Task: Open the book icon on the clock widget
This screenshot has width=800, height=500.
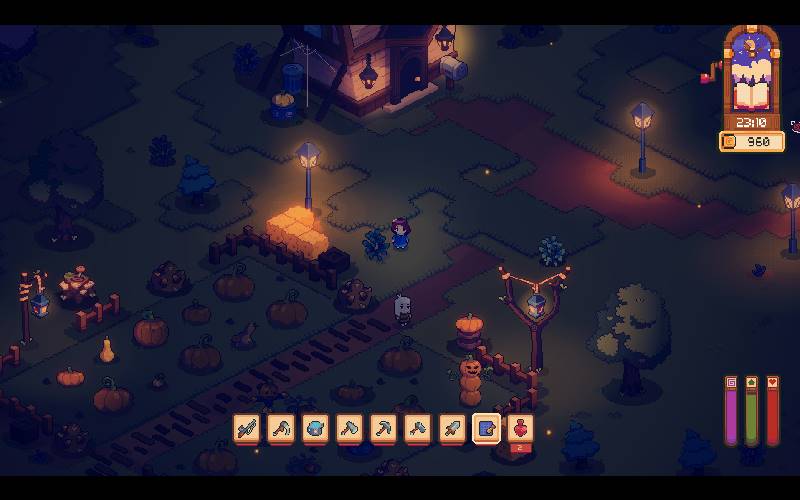Action: (750, 95)
